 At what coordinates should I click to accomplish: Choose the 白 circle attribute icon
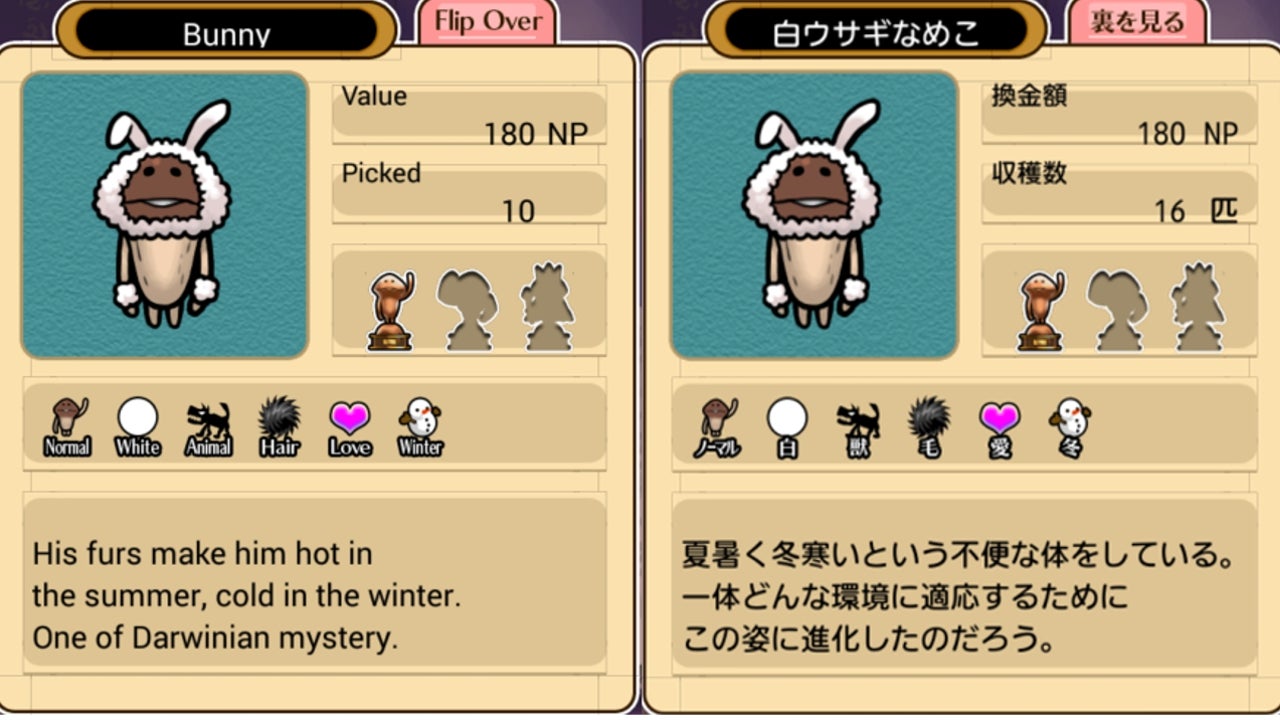click(x=788, y=427)
